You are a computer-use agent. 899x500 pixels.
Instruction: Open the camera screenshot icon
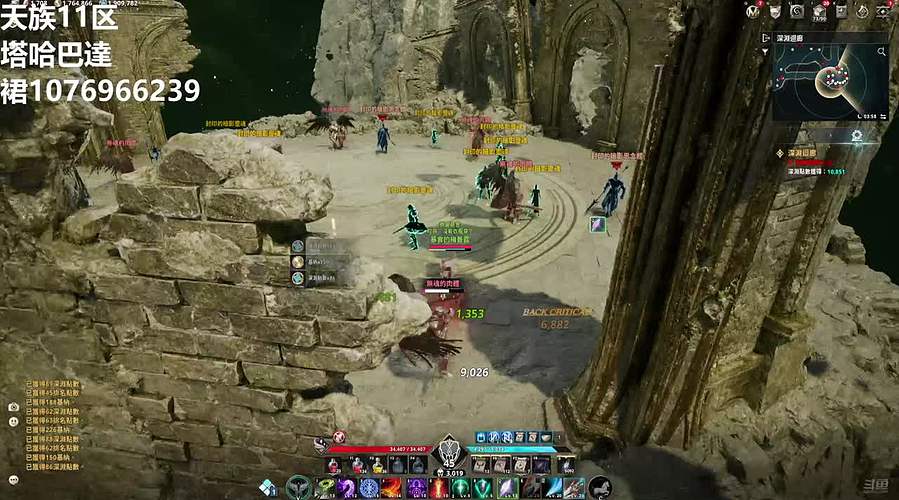[14, 407]
